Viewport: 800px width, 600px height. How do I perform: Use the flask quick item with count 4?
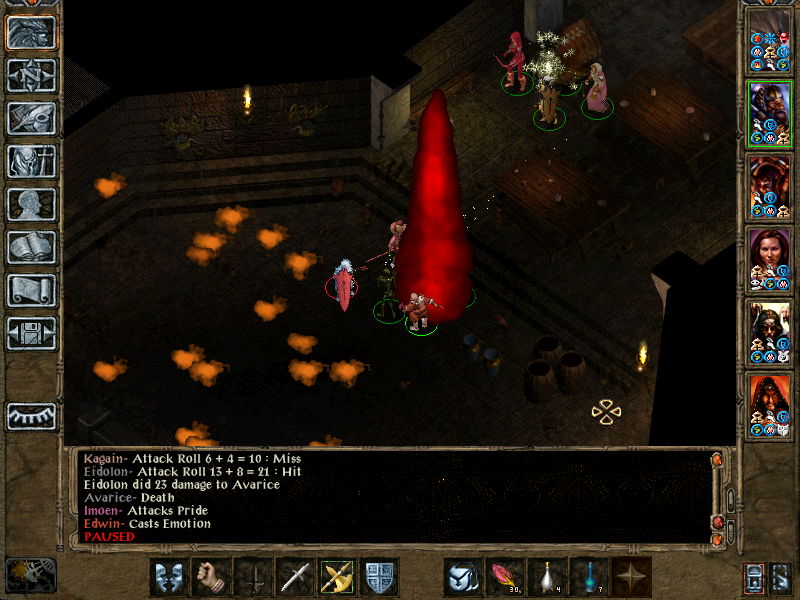click(548, 576)
